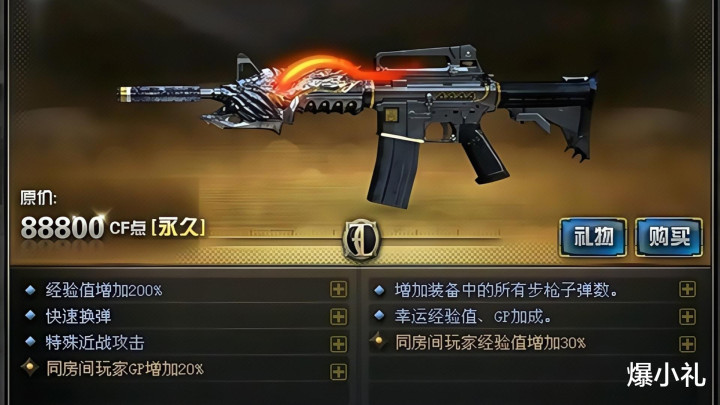Expand the 幸运经验值、GP加成 row
The height and width of the screenshot is (405, 720).
(688, 317)
